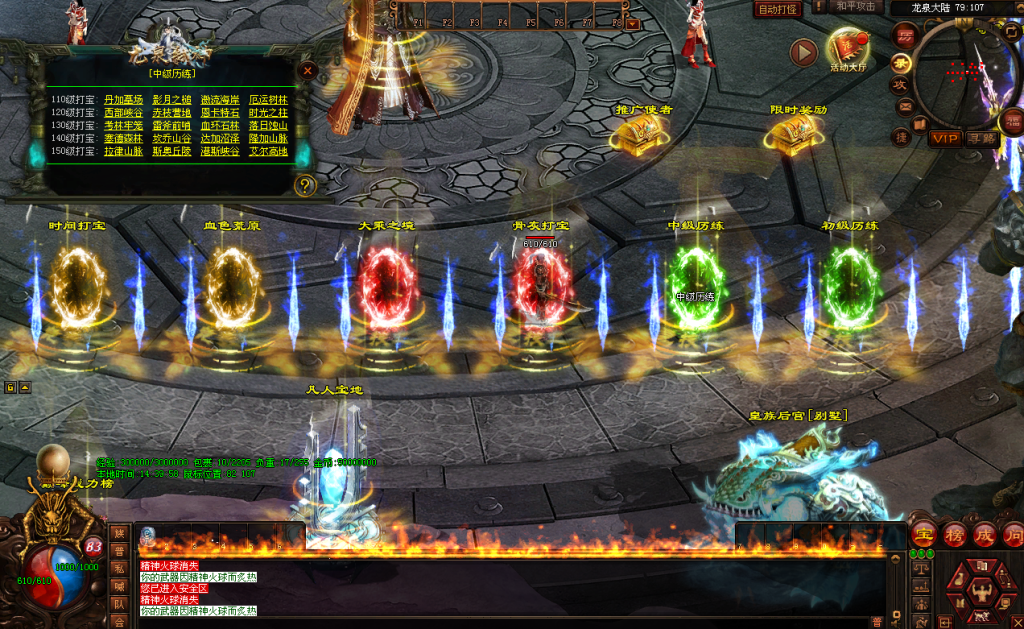The image size is (1024, 629).
Task: Teleport to 丹加墓场 in the 110 level row
Action: pos(123,100)
